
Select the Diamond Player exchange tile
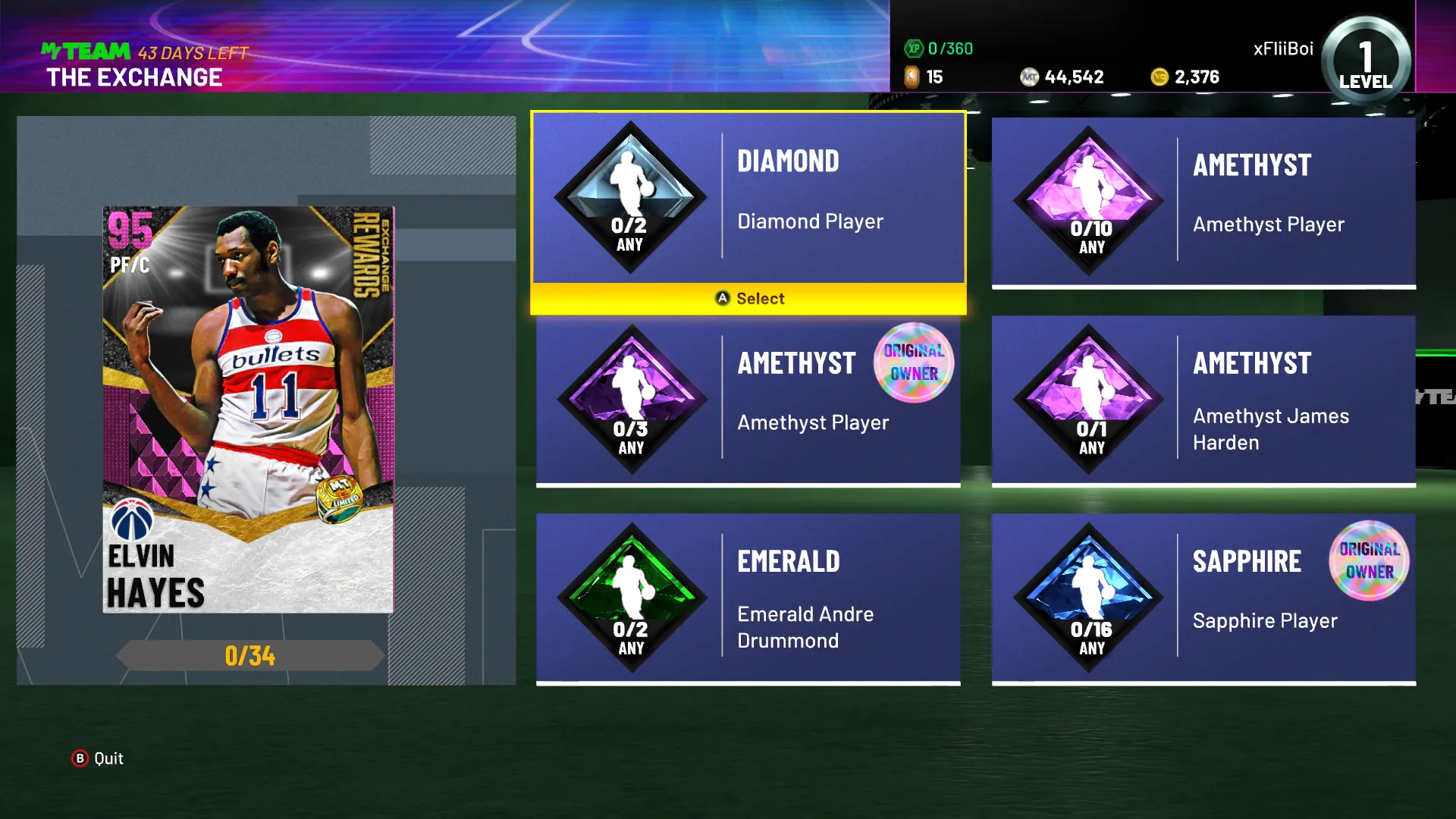[748, 198]
